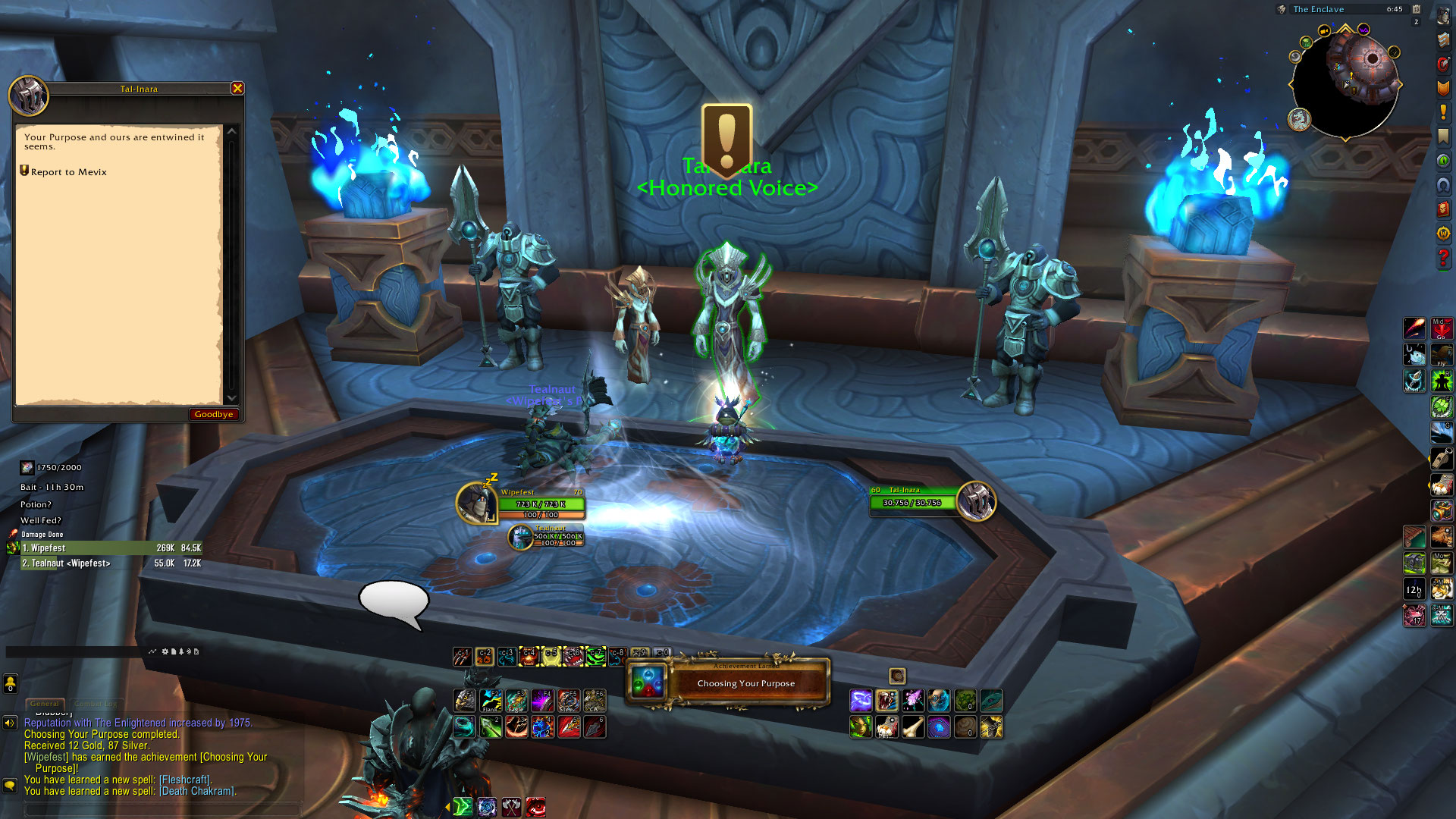
Task: Click the minimap showing The Enclave
Action: click(1345, 83)
